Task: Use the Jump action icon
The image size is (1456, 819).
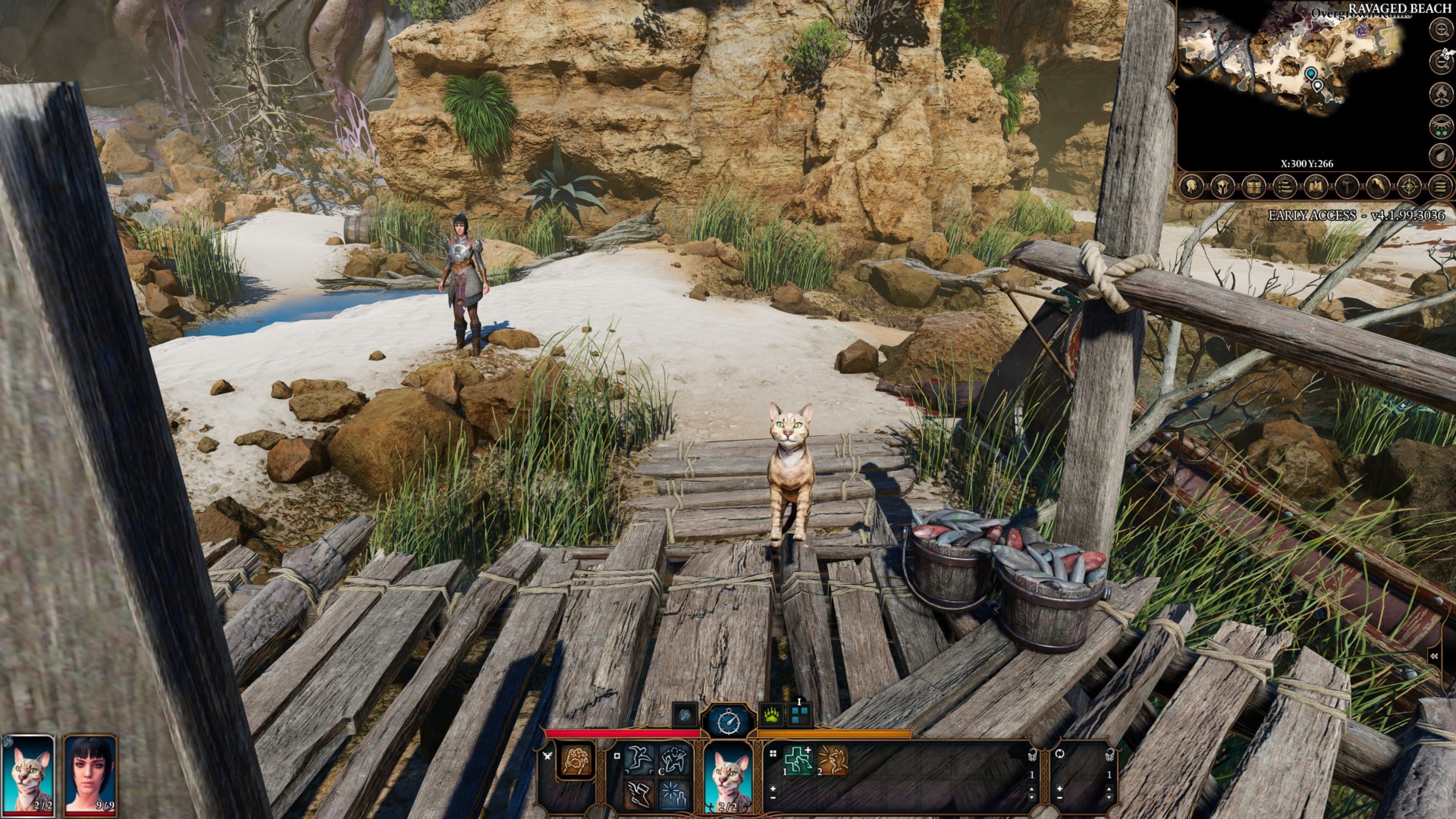Action: point(639,759)
